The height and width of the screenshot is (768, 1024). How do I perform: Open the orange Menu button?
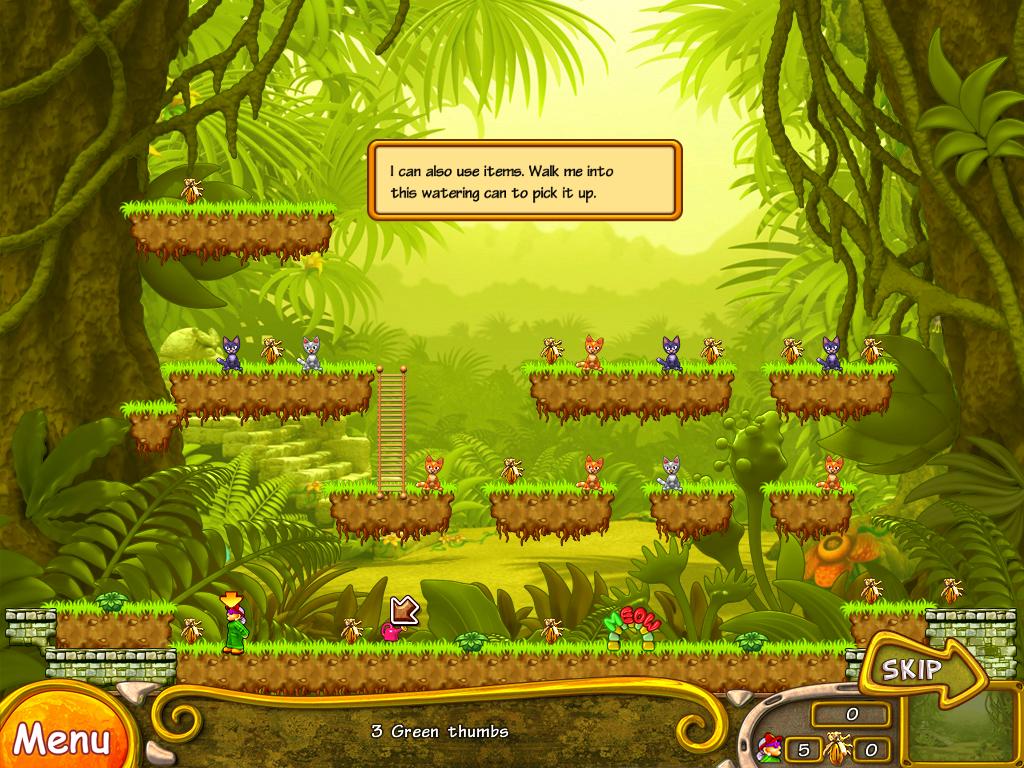coord(60,738)
